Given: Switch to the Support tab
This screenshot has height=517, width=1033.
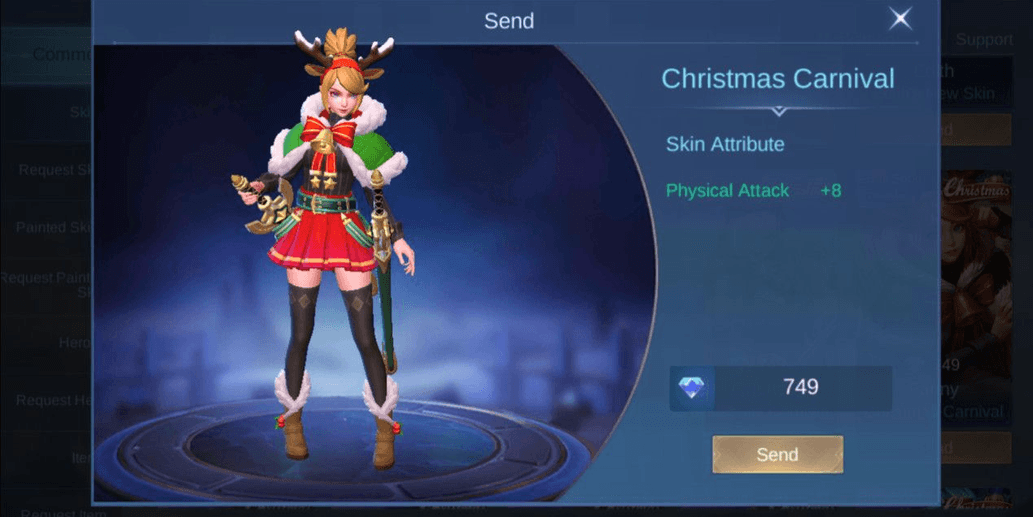Looking at the screenshot, I should 984,40.
